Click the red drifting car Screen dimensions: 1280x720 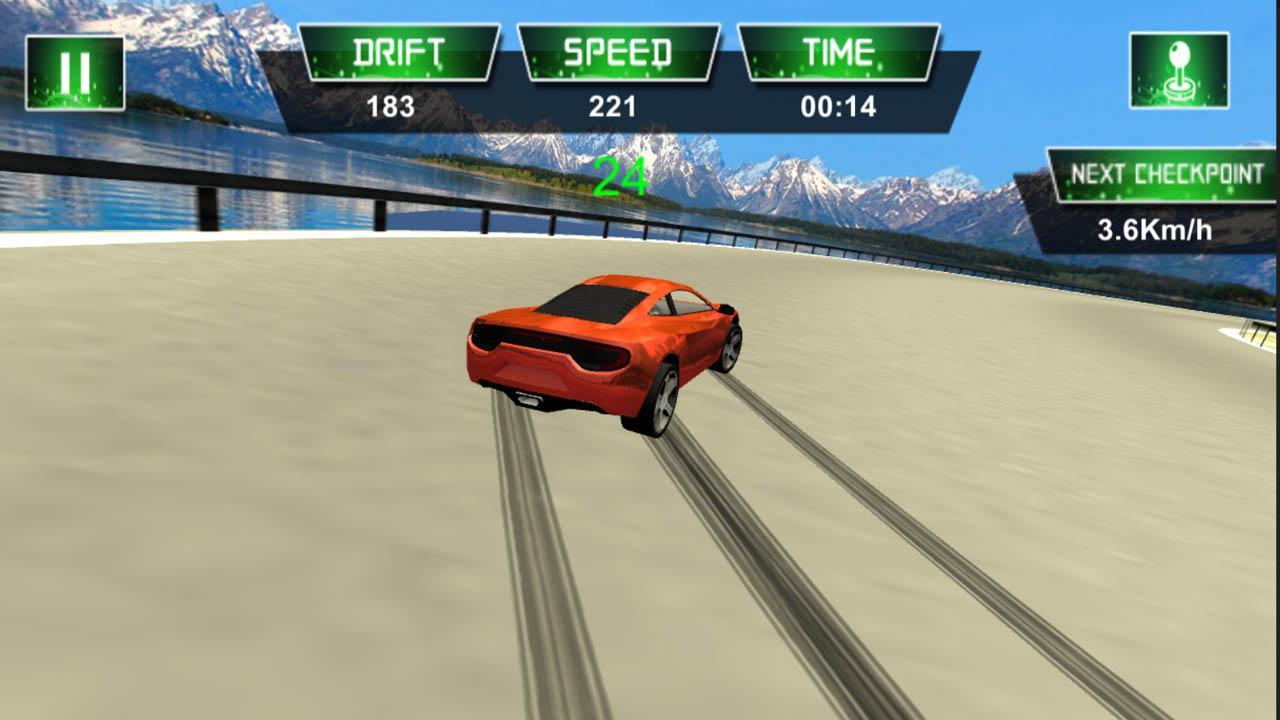(600, 355)
